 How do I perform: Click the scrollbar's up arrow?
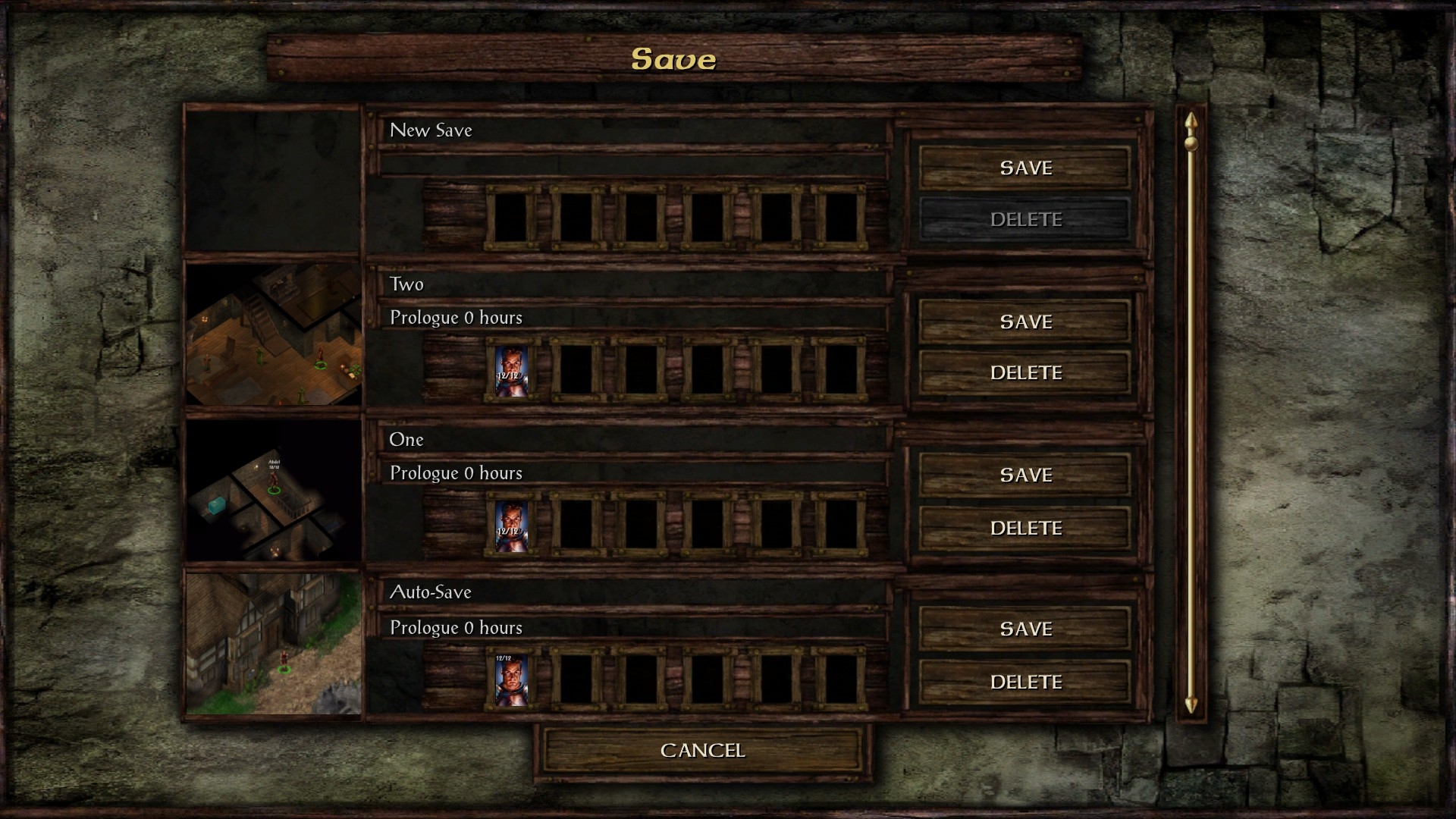(1191, 121)
